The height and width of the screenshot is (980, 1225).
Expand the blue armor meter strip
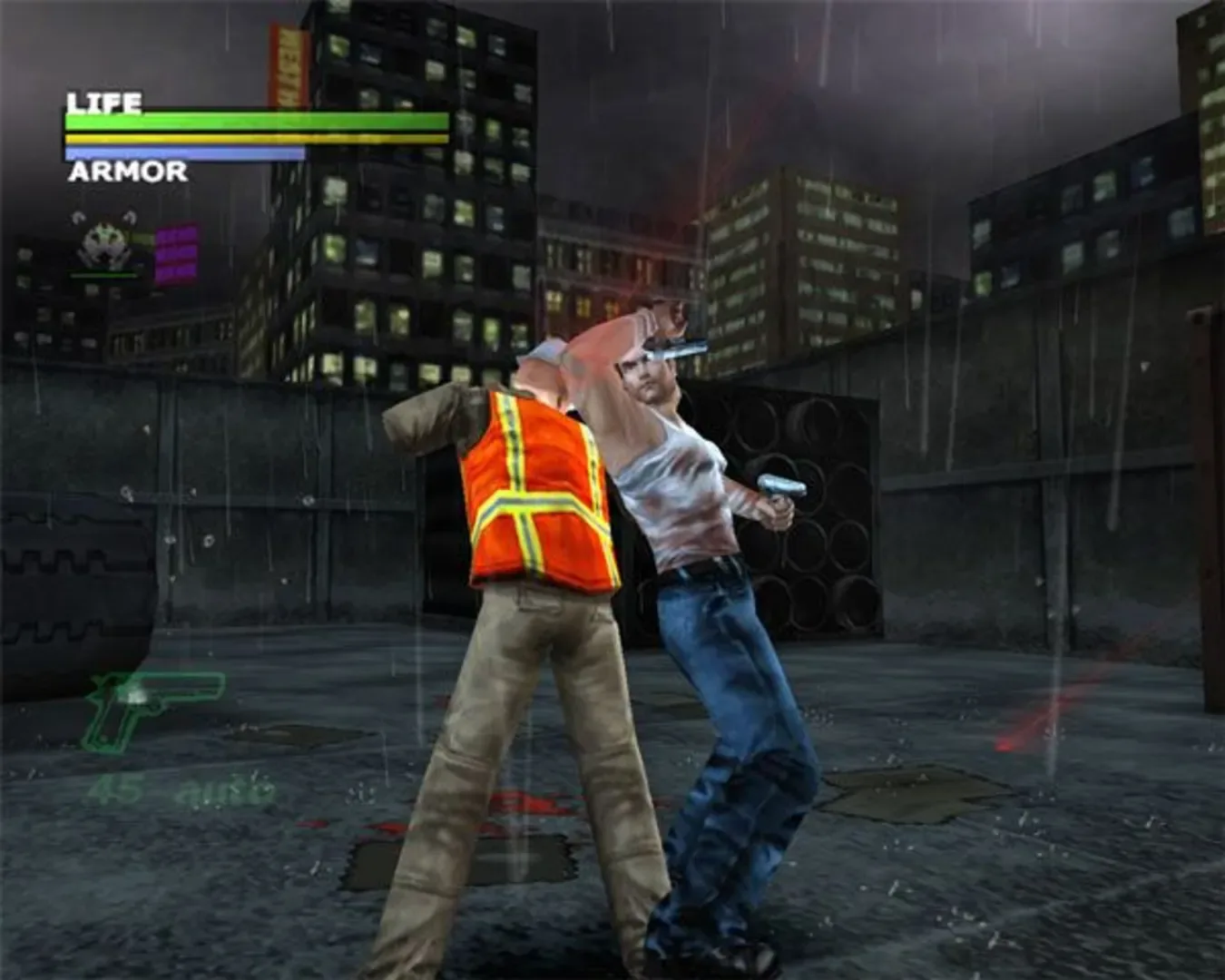pos(181,152)
